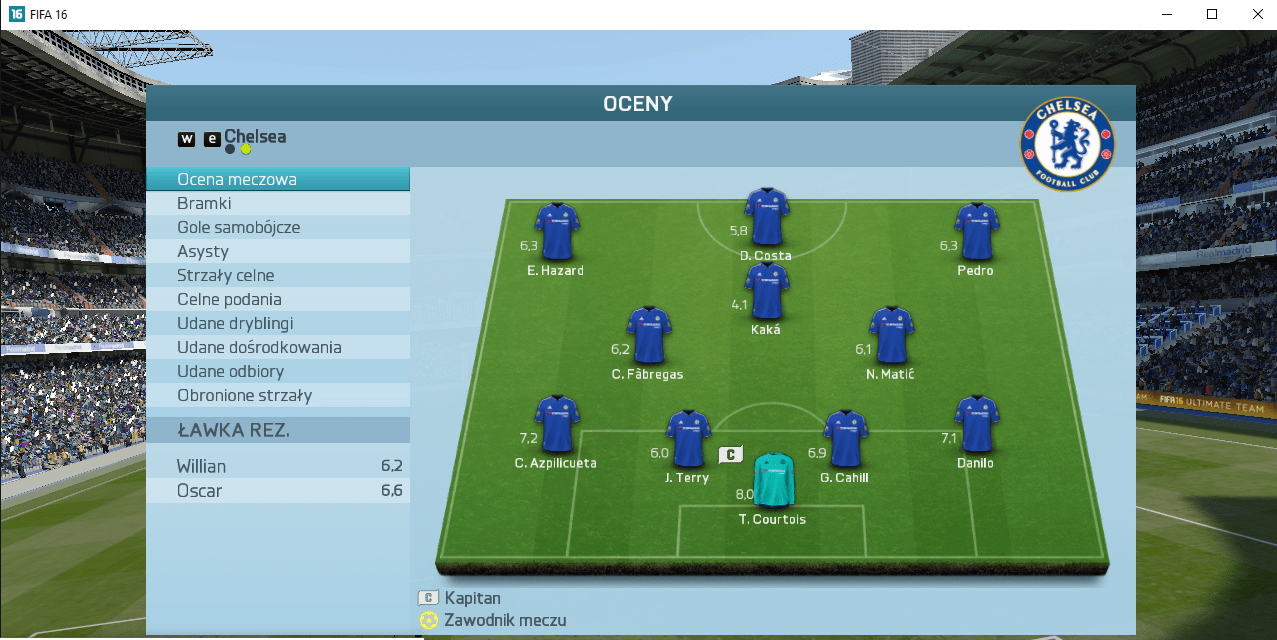Image resolution: width=1277 pixels, height=640 pixels.
Task: Select the Ocena meczowa stat entry
Action: pos(277,180)
